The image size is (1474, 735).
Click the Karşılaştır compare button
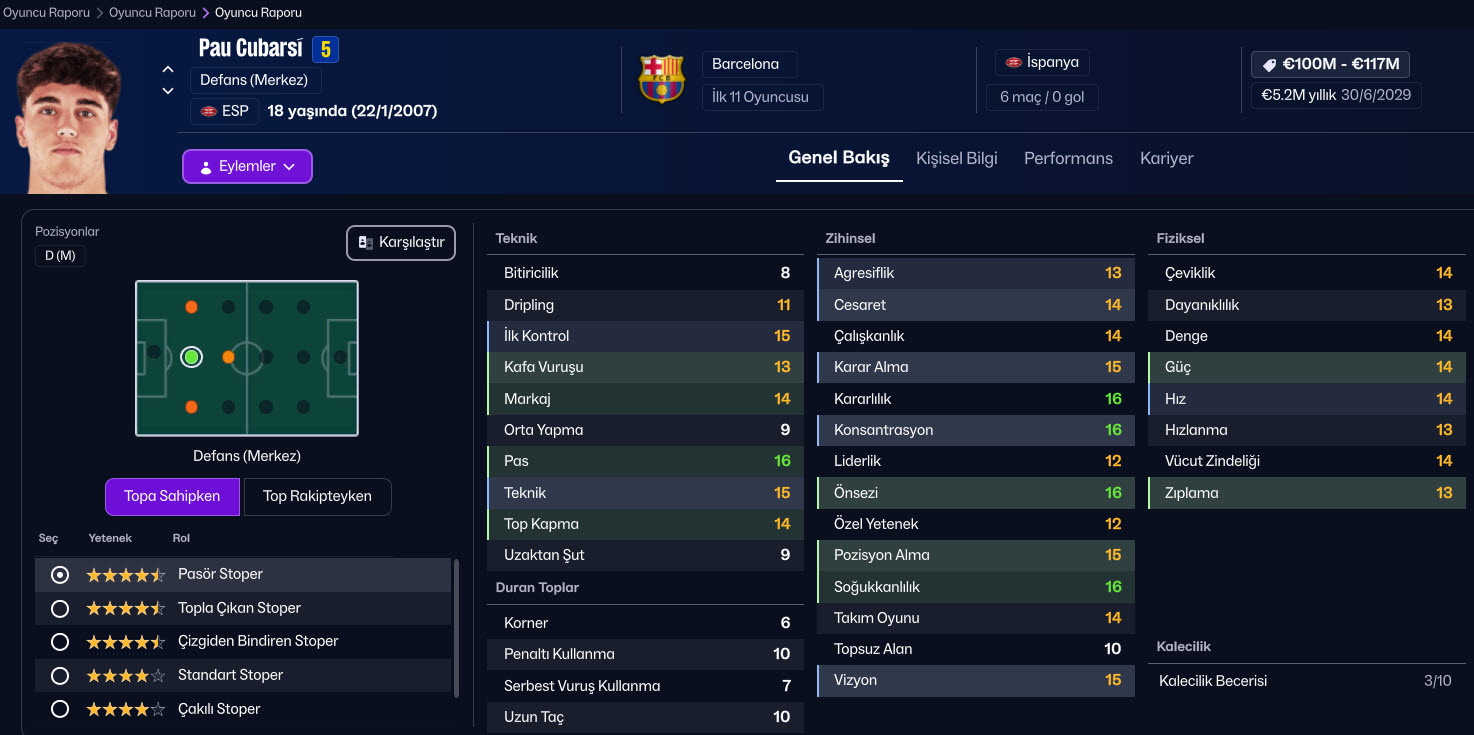401,243
